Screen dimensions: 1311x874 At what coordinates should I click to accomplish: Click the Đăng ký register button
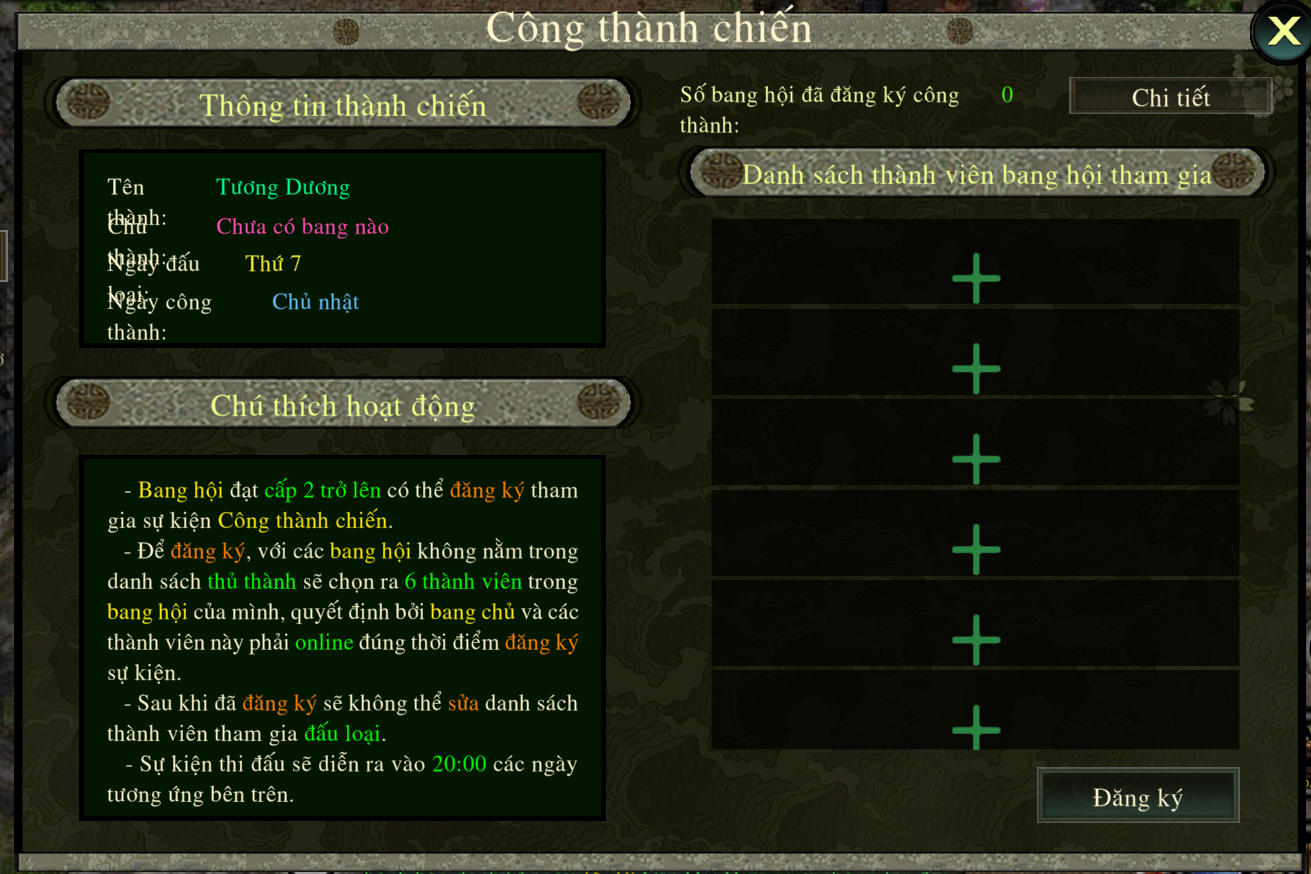coord(1138,797)
